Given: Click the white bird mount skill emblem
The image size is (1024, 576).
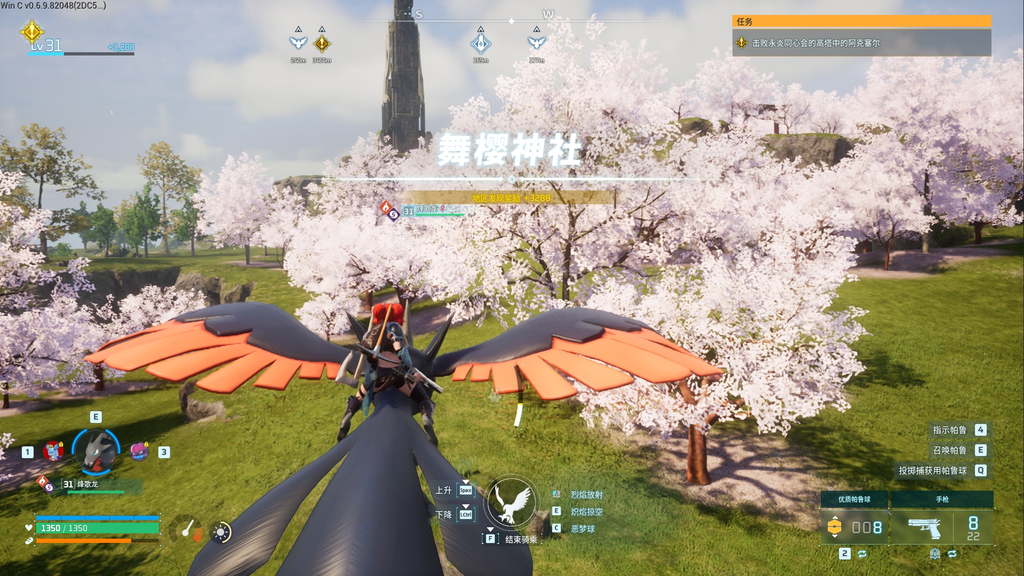Looking at the screenshot, I should (x=511, y=502).
